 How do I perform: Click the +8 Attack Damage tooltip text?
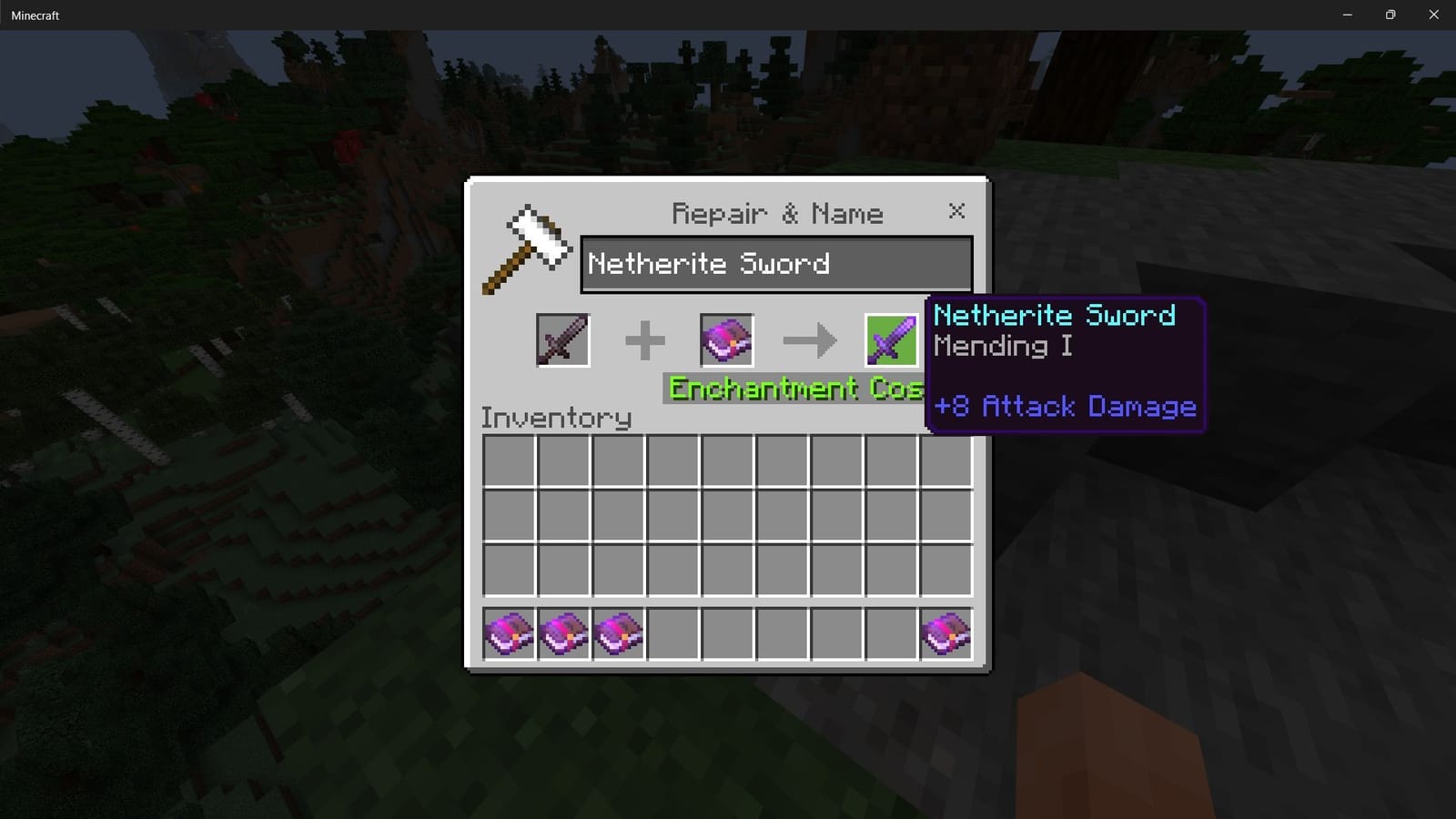1065,407
